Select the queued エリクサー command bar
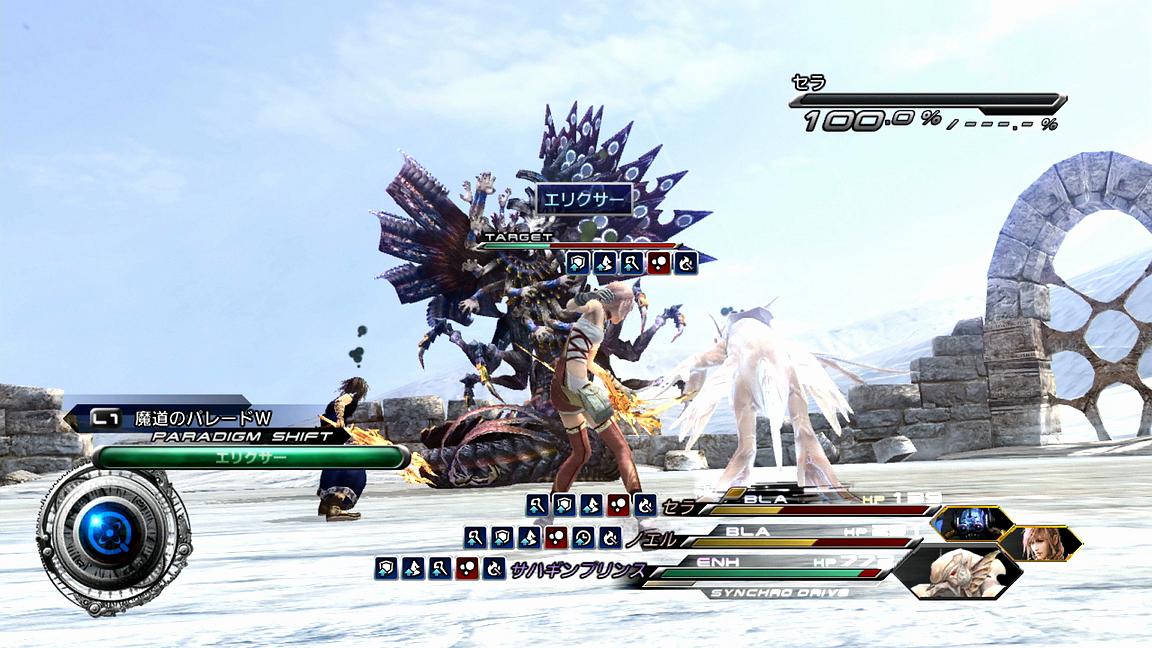 (251, 458)
